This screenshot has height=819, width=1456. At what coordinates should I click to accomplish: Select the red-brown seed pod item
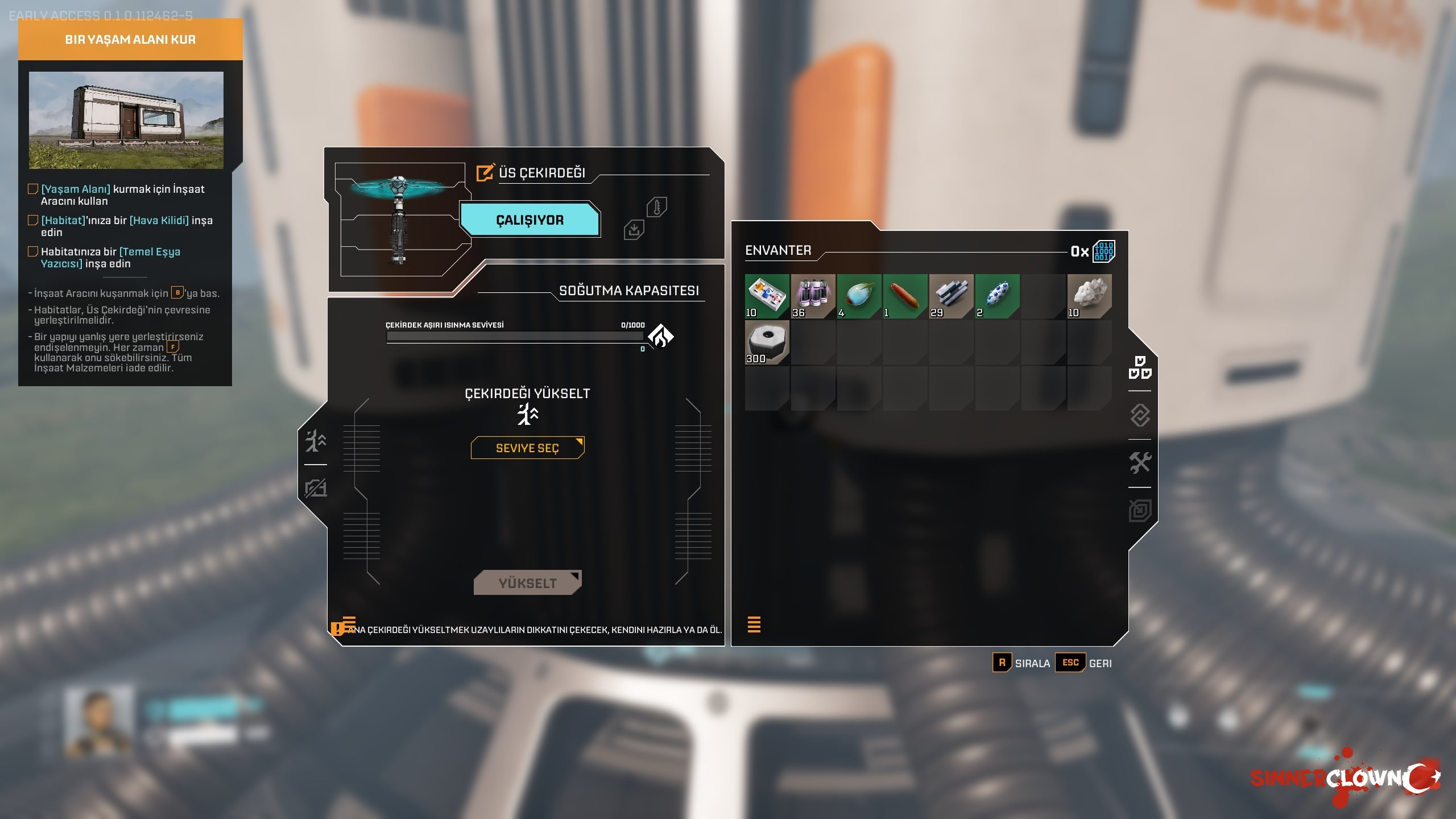[905, 296]
